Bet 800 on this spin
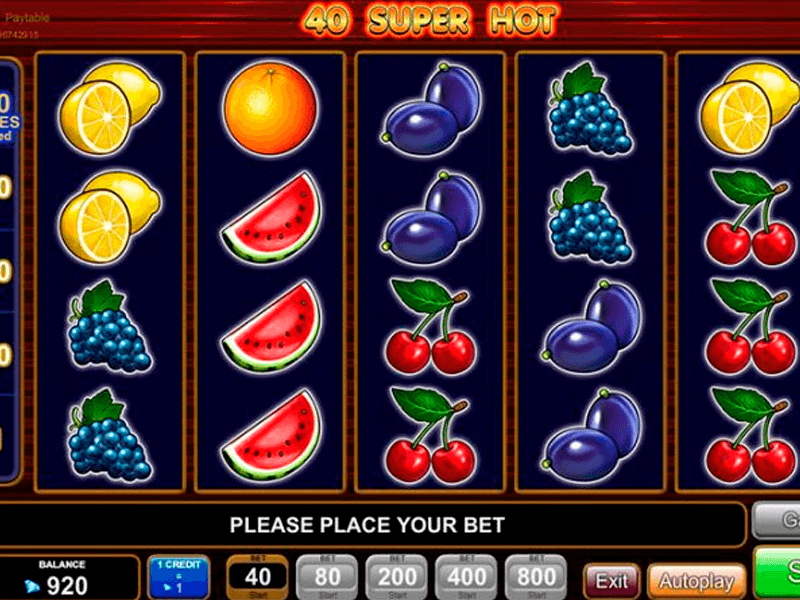The image size is (800, 600). click(x=537, y=579)
